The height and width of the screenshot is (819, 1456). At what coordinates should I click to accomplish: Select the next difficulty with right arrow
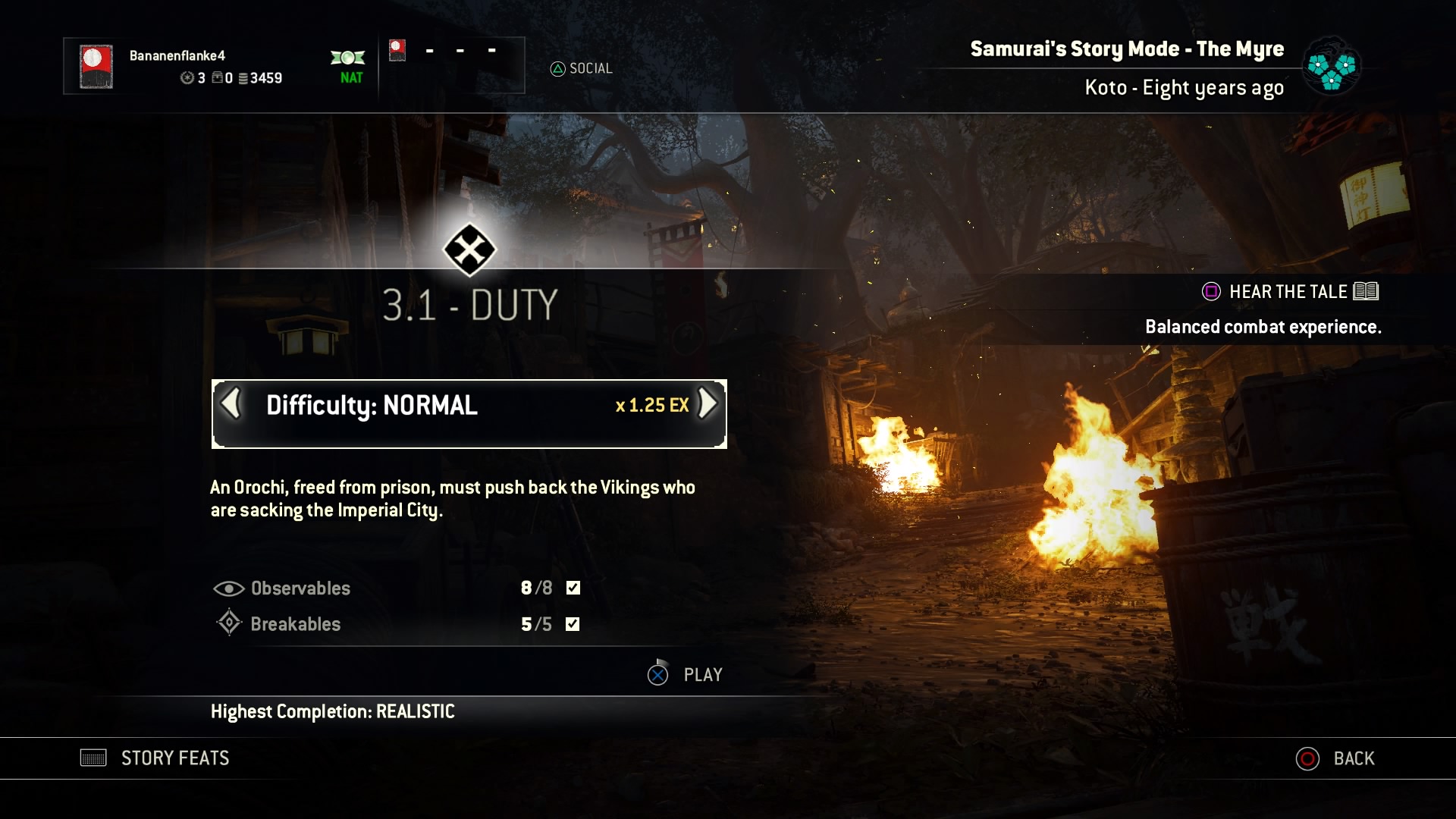(707, 404)
